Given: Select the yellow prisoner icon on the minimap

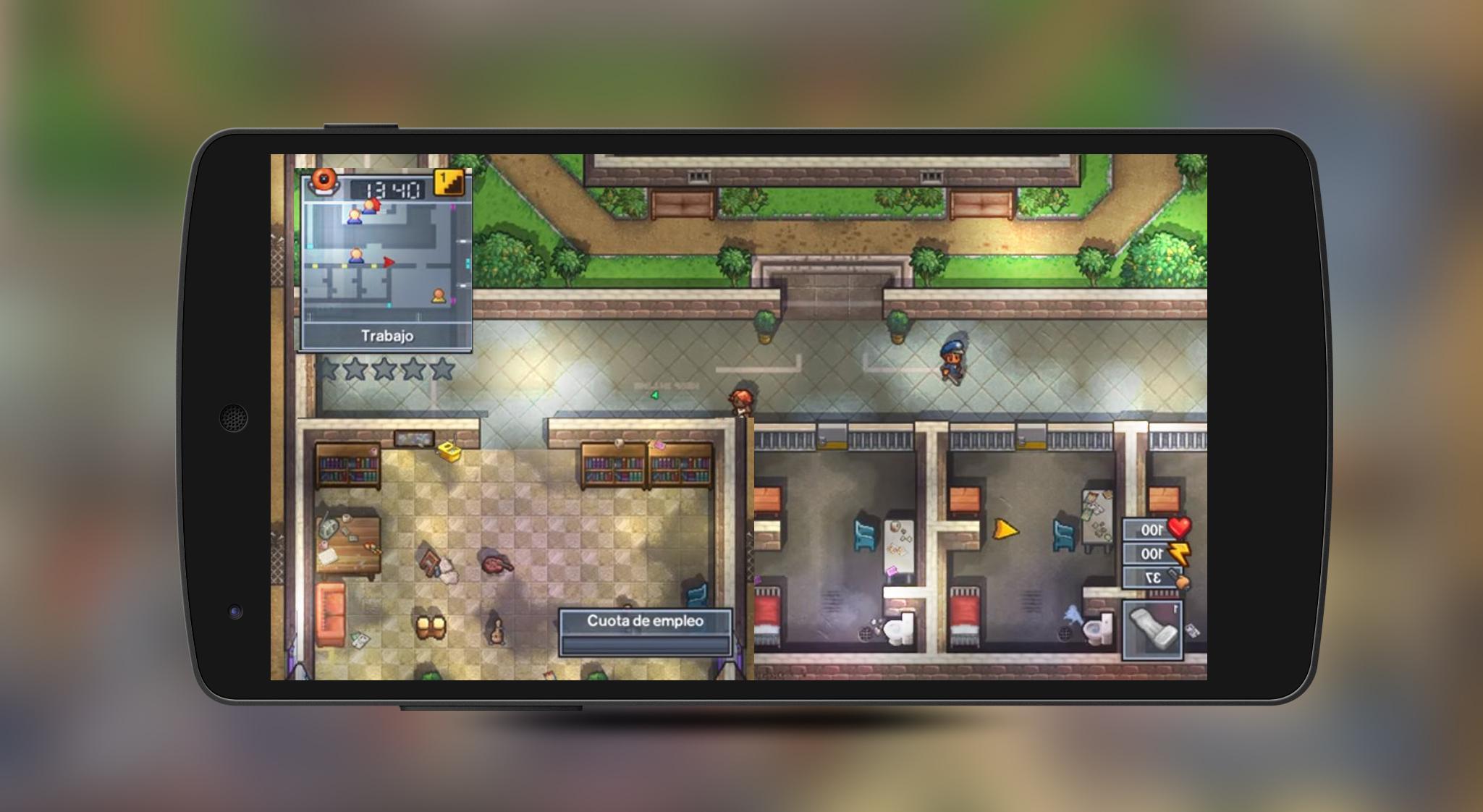Looking at the screenshot, I should pos(439,295).
